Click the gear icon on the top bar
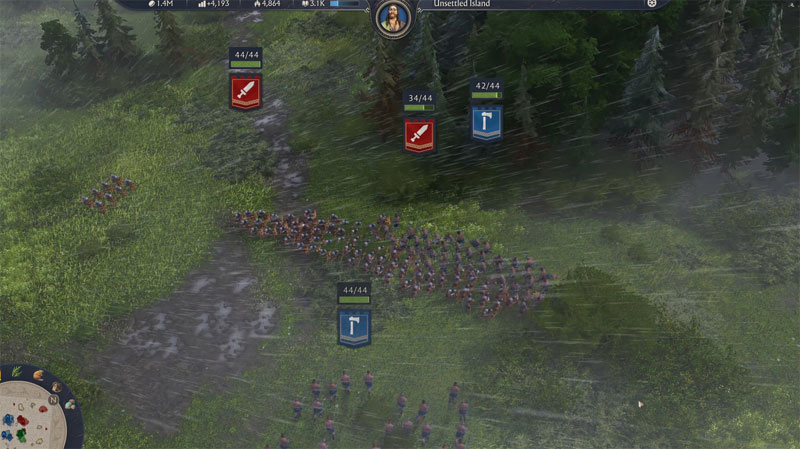The width and height of the screenshot is (800, 449). 652,4
